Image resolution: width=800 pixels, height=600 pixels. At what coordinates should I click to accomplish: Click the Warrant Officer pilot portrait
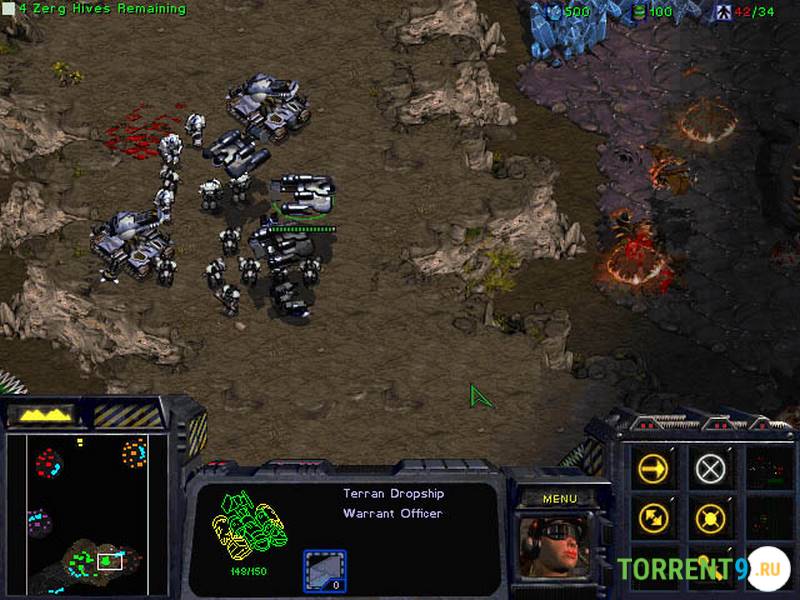[554, 547]
